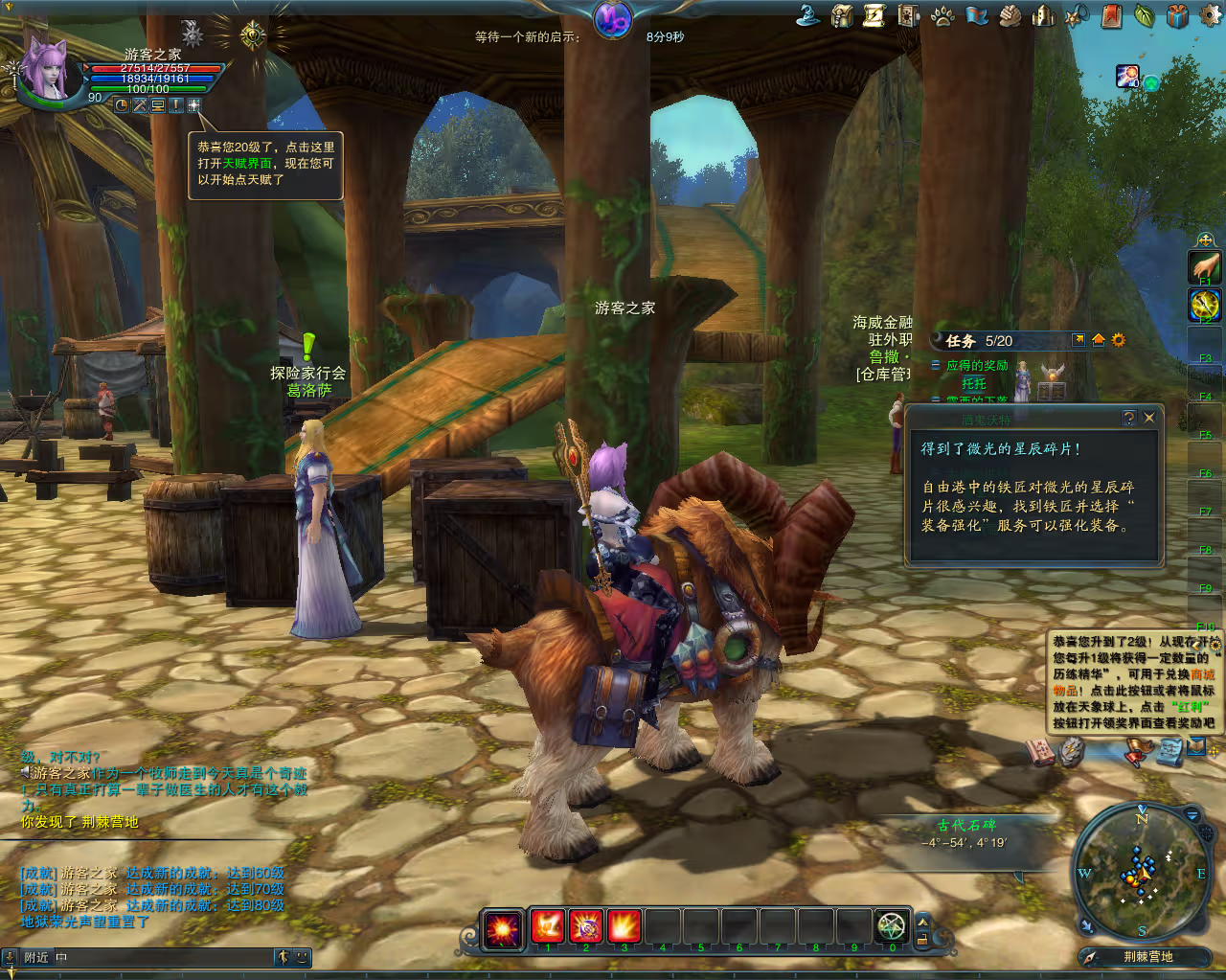Image resolution: width=1226 pixels, height=980 pixels.
Task: Activate the fire burst skill in slot 3
Action: 624,926
